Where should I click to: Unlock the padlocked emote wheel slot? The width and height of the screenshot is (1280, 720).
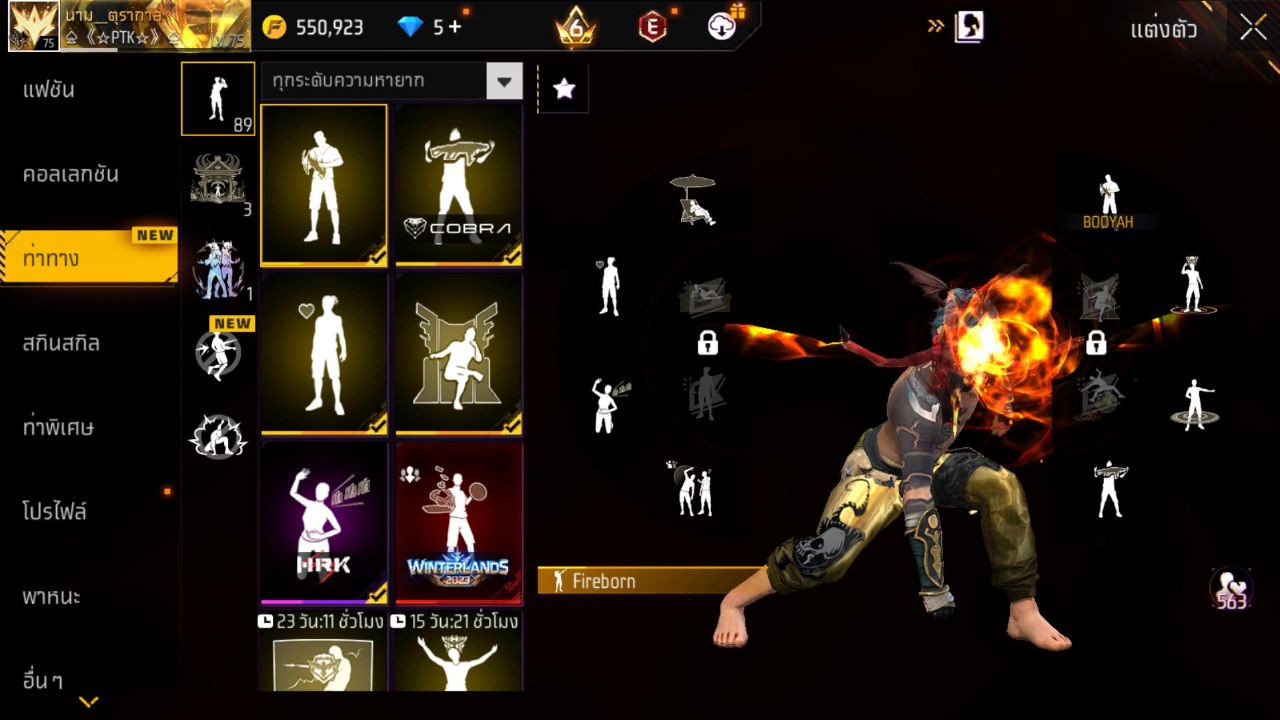click(708, 344)
